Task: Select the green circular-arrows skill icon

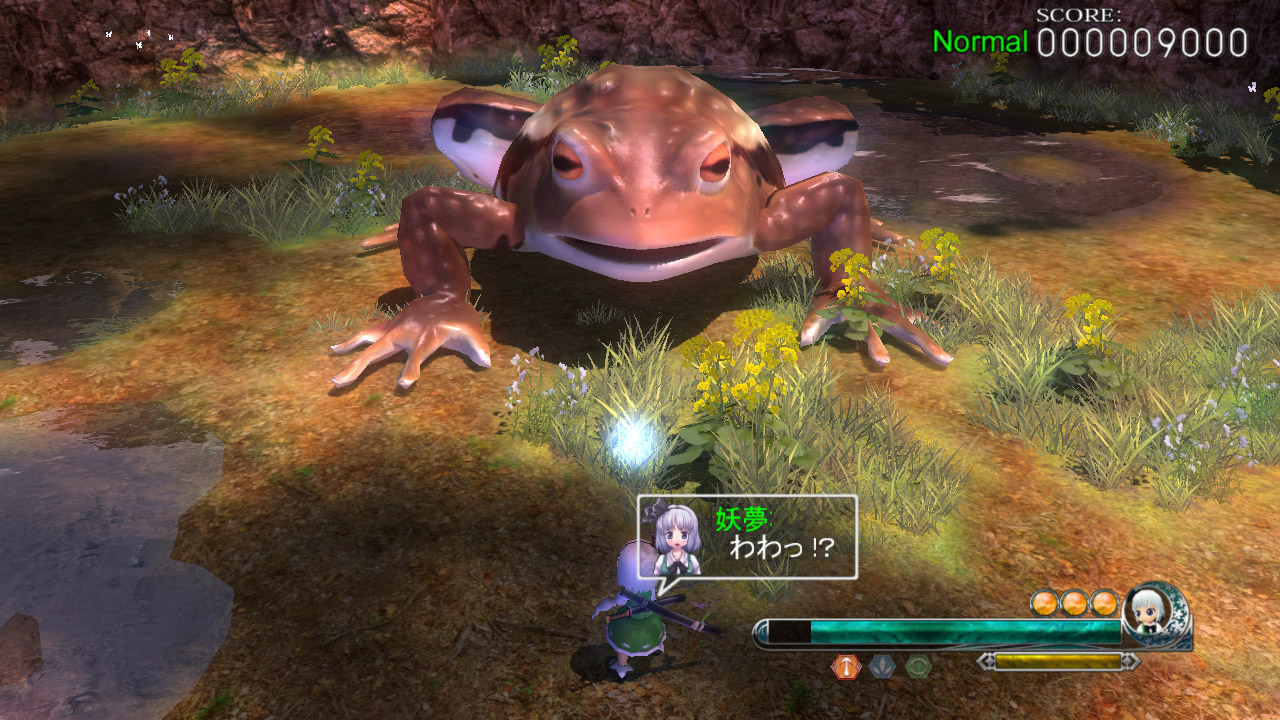Action: click(x=919, y=666)
